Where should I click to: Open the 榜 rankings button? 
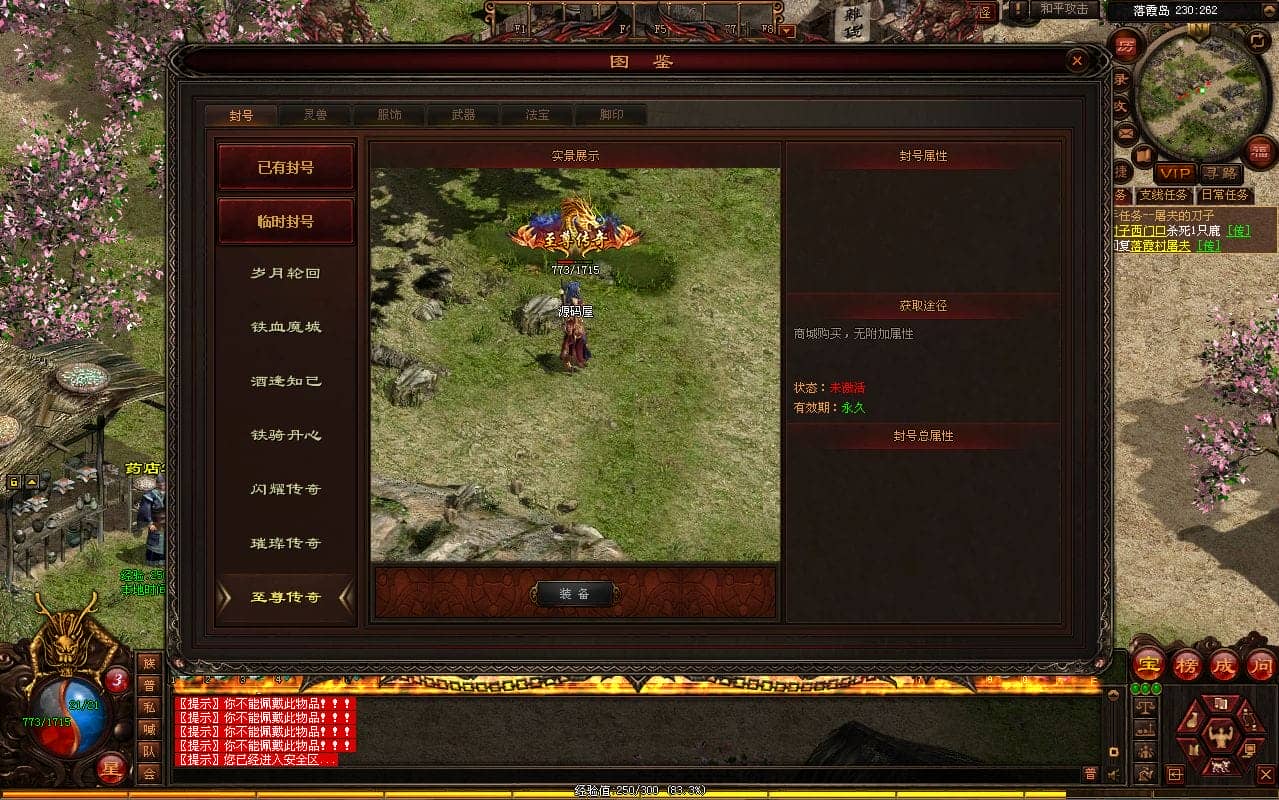coord(1187,664)
